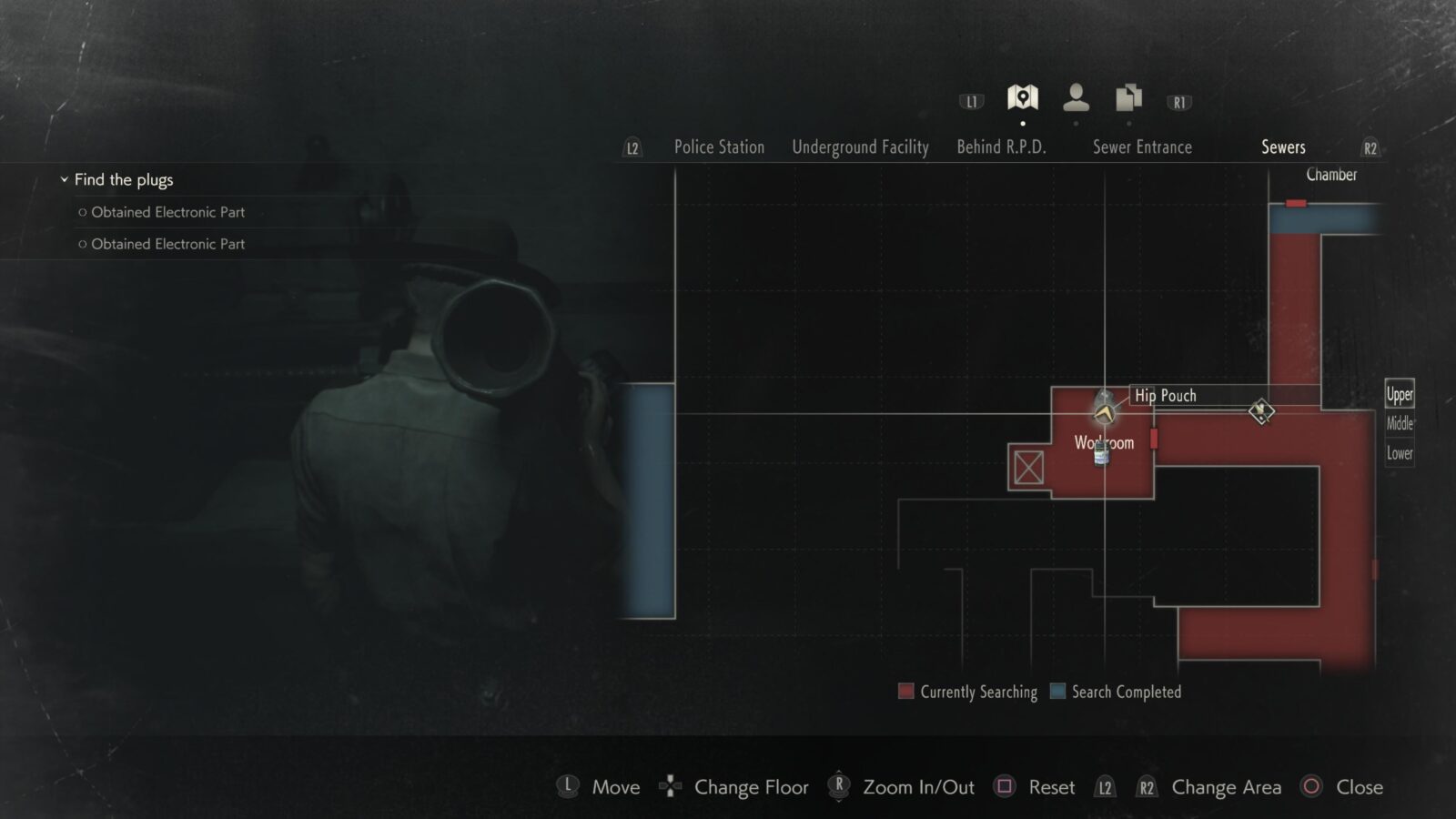Select the player arrow marker in the Workroom
1456x819 pixels.
point(1103,414)
